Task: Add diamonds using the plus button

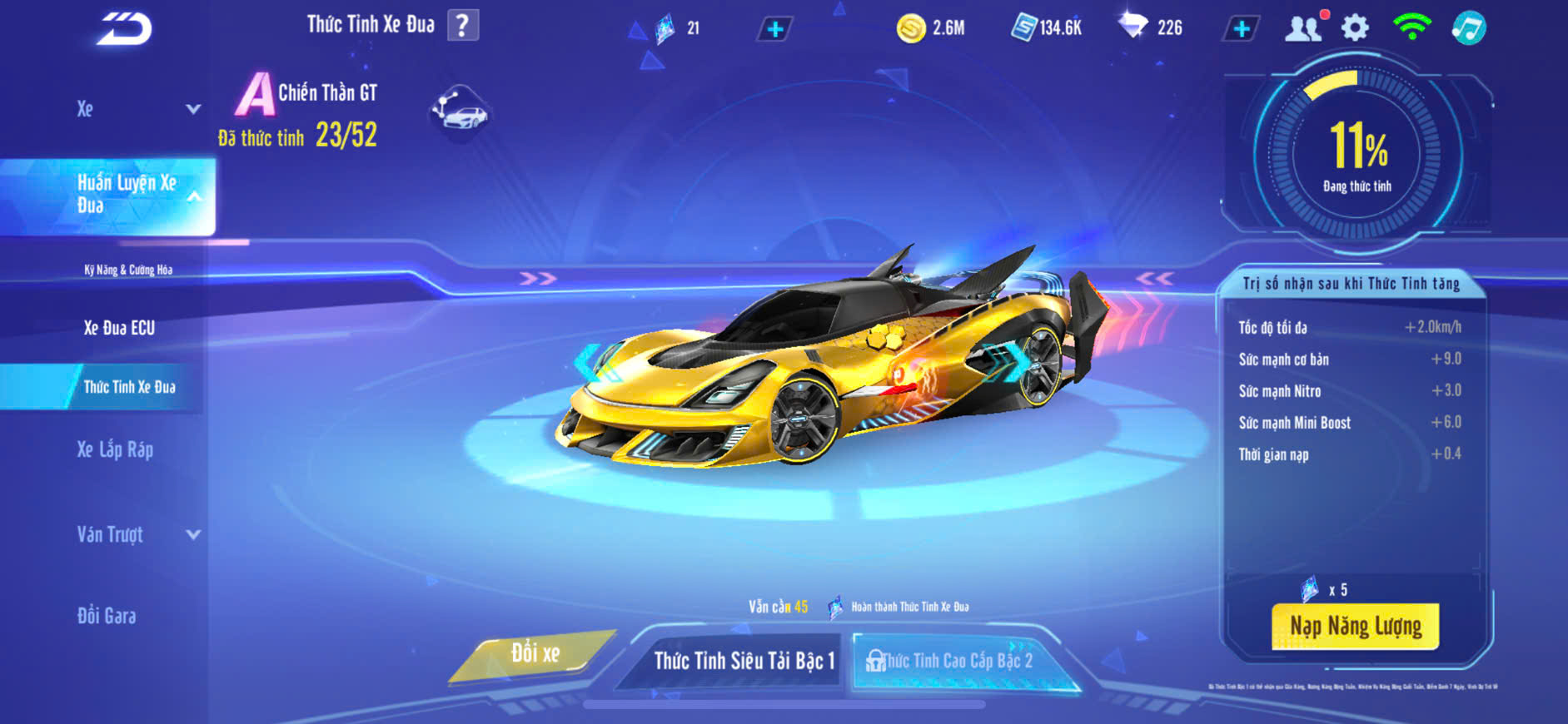Action: 1241,29
